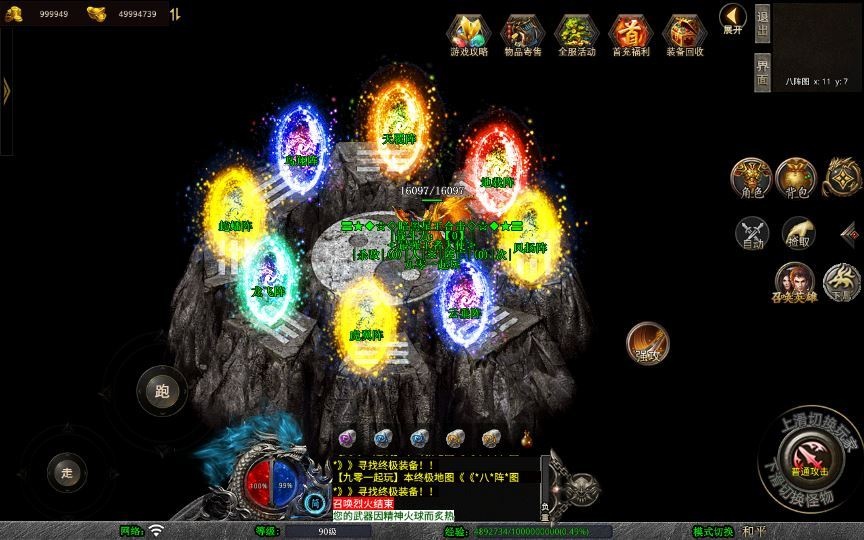Open the 游戏攻略 game guide
The height and width of the screenshot is (540, 864).
coord(468,35)
